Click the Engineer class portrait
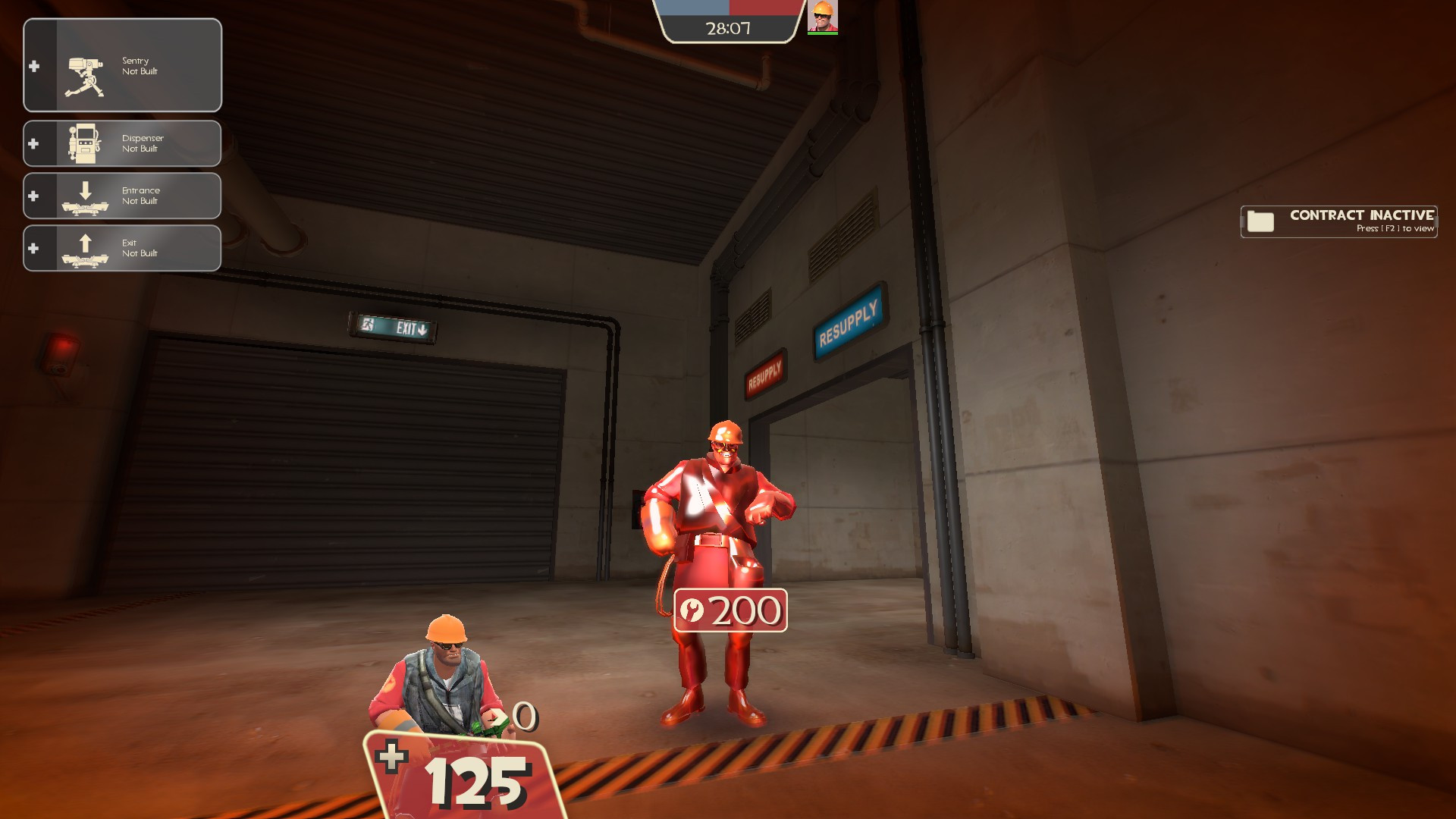Image resolution: width=1456 pixels, height=819 pixels. [824, 15]
